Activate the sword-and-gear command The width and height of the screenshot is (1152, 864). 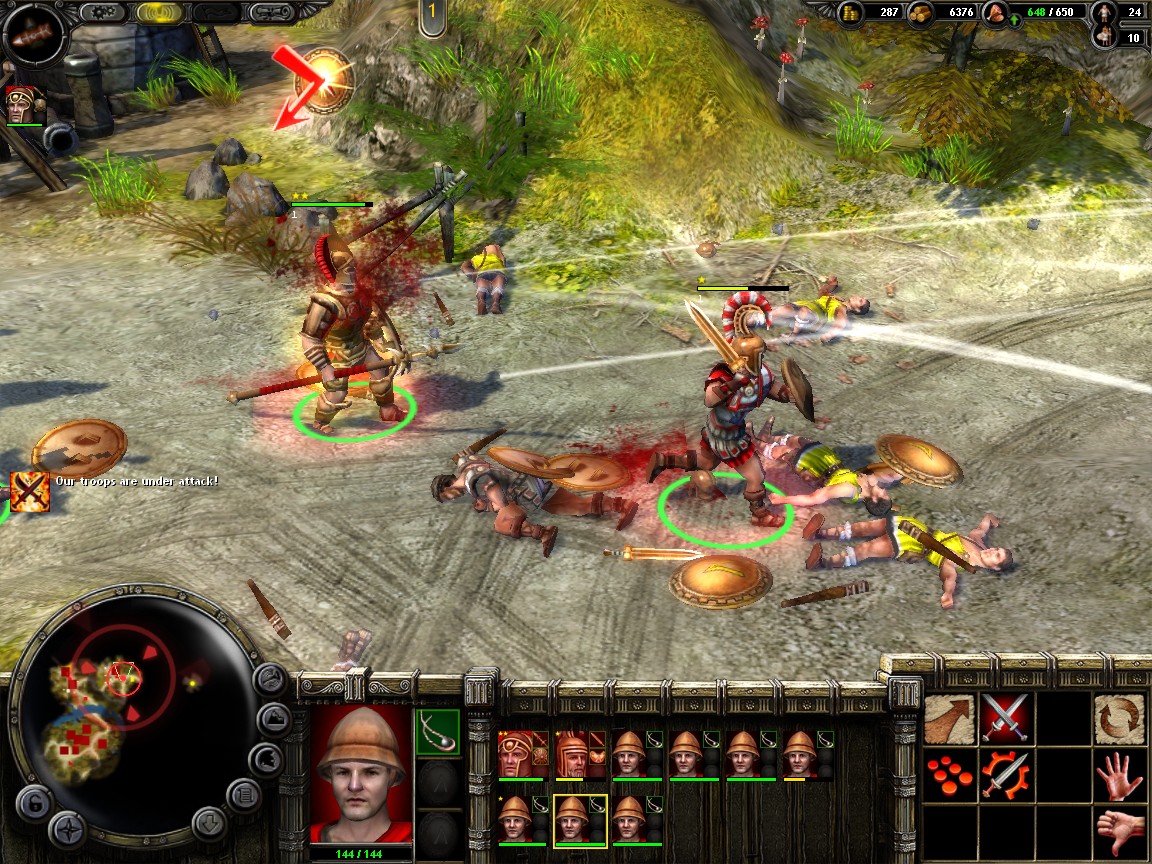click(x=1005, y=775)
